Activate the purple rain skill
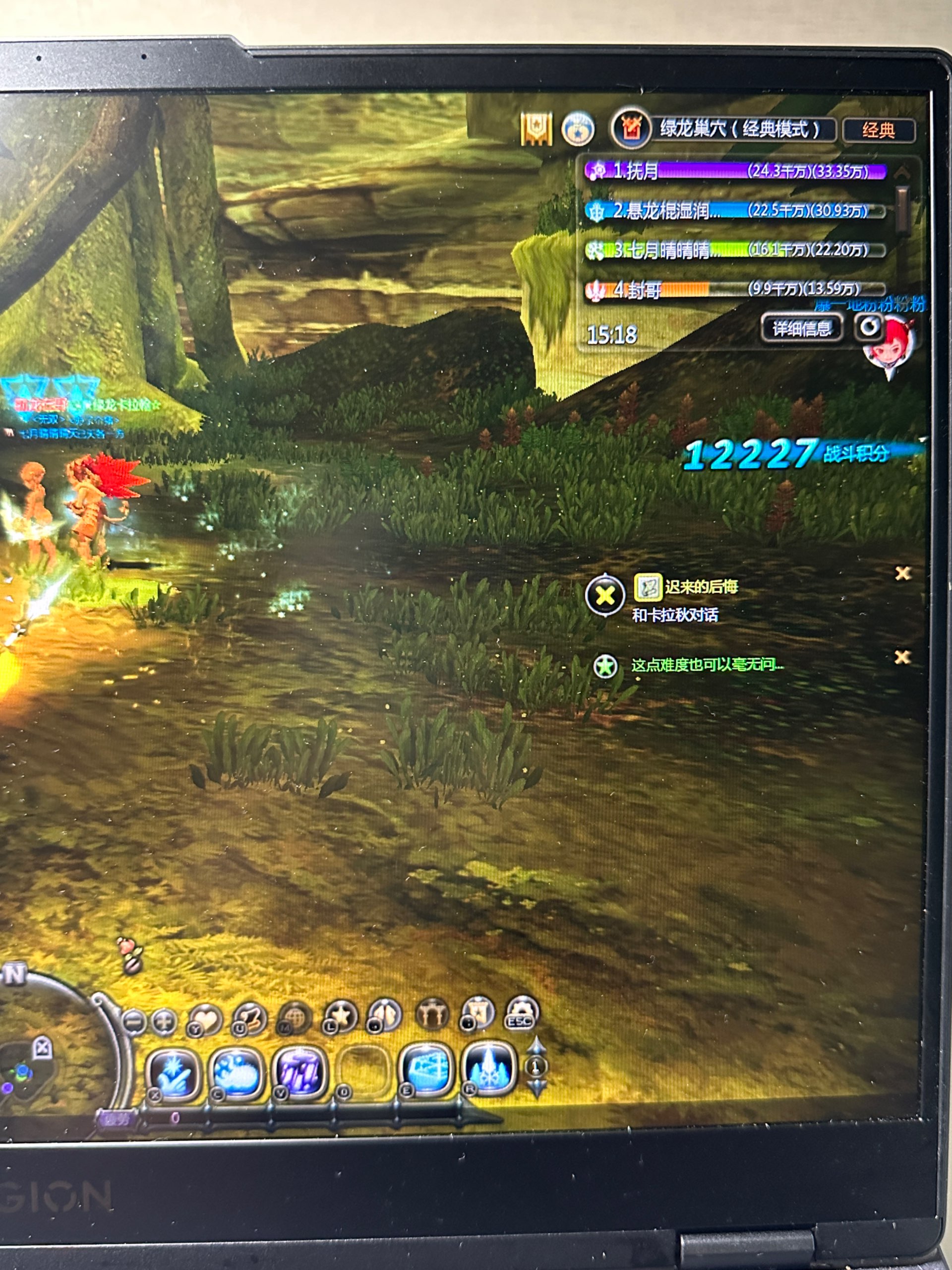952x1270 pixels. click(x=298, y=1072)
